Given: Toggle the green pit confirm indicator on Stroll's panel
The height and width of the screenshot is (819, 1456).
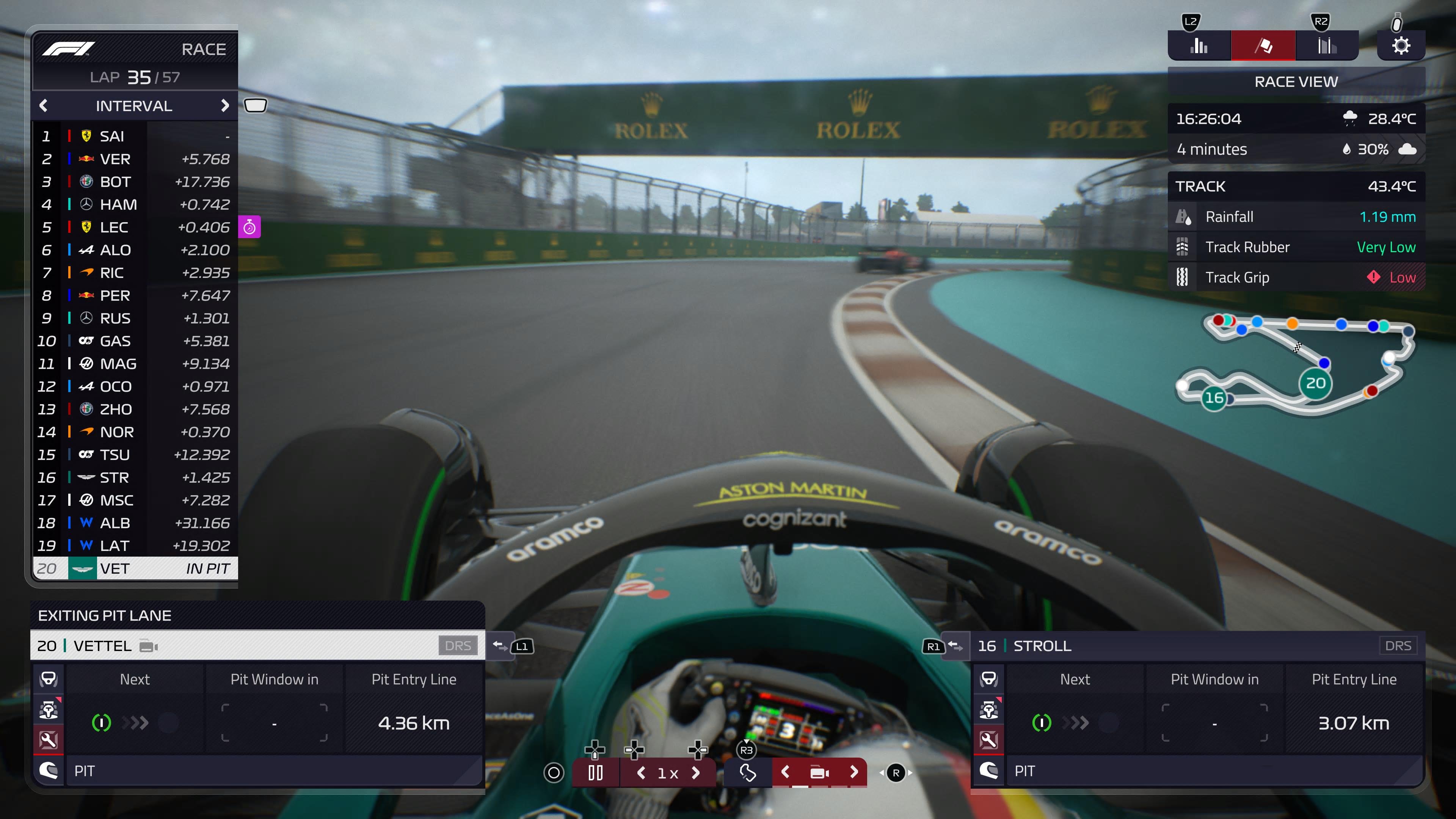Looking at the screenshot, I should (x=1042, y=722).
